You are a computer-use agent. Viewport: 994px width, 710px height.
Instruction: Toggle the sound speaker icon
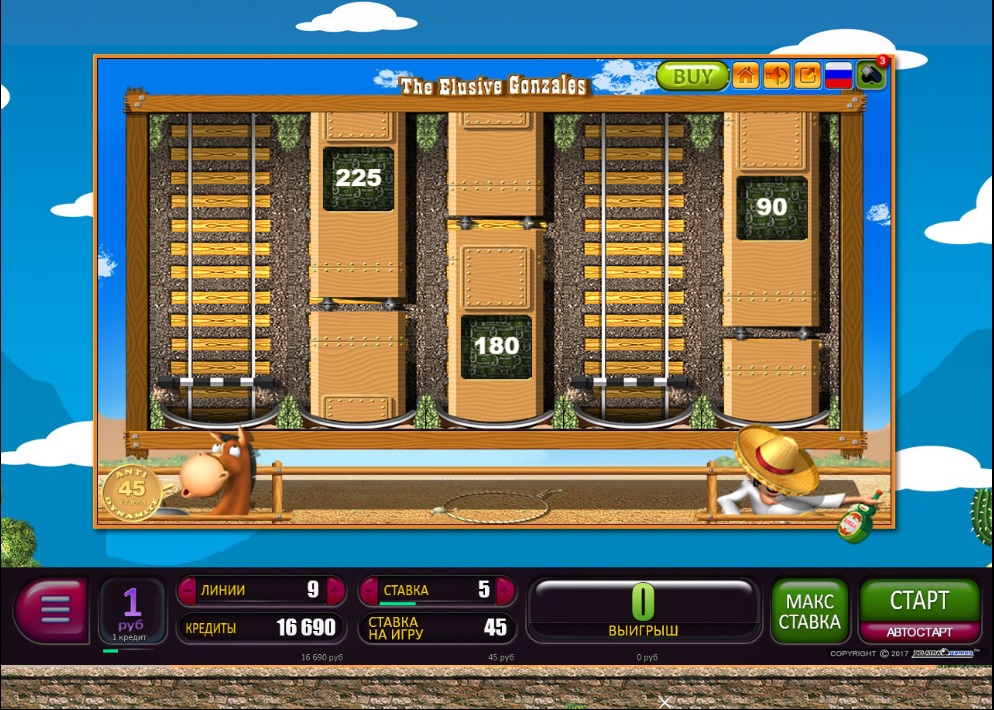[776, 76]
